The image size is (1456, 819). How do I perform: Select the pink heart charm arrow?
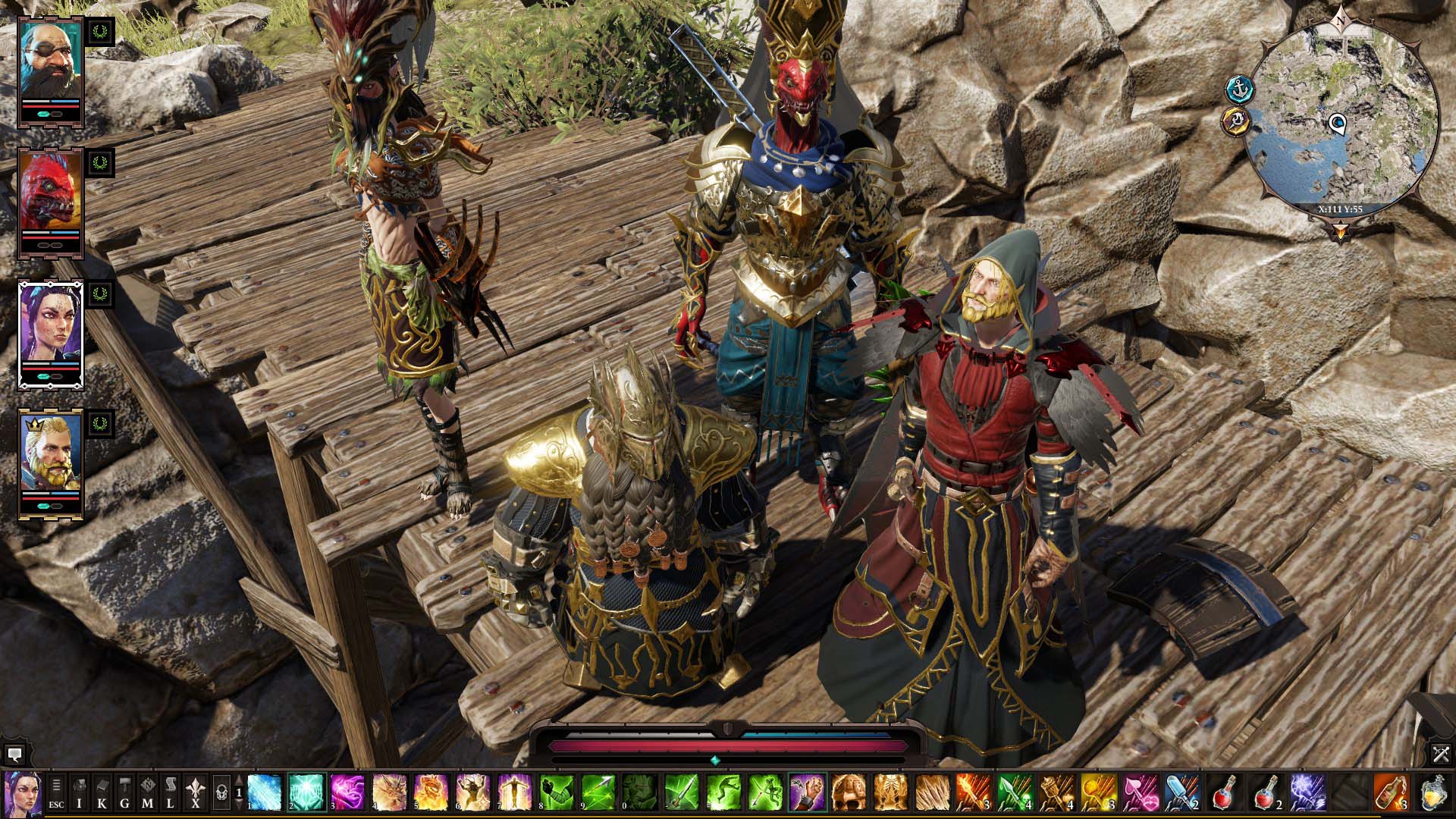tap(1140, 792)
